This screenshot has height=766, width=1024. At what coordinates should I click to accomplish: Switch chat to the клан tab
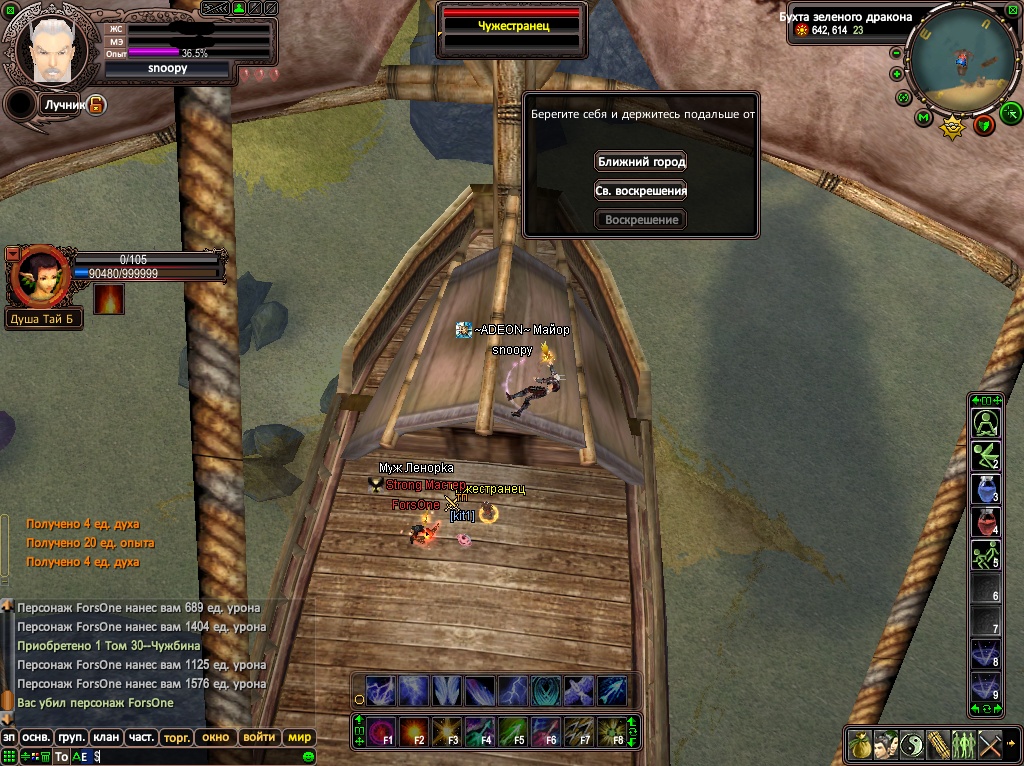click(x=106, y=737)
